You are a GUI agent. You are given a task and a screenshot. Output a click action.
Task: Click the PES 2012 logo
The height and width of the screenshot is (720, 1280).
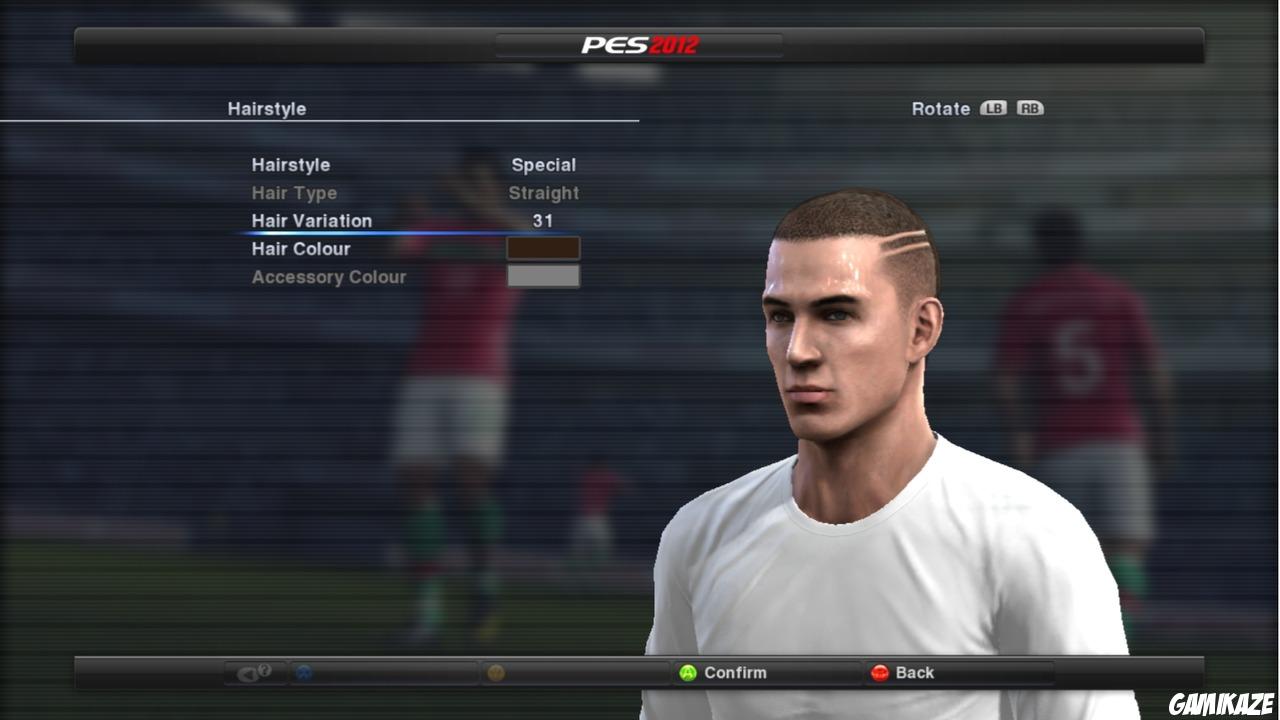coord(640,45)
